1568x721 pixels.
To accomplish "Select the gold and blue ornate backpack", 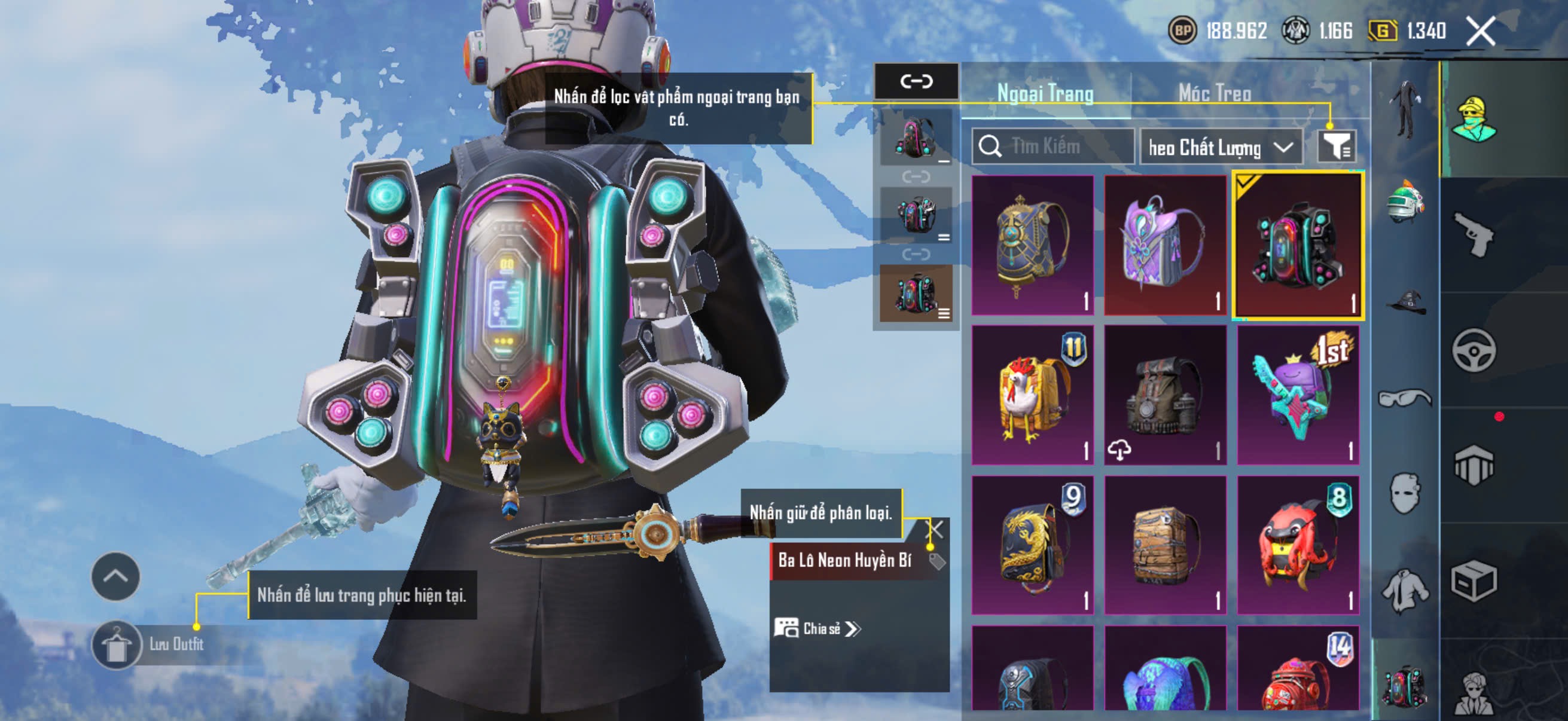I will 1032,245.
